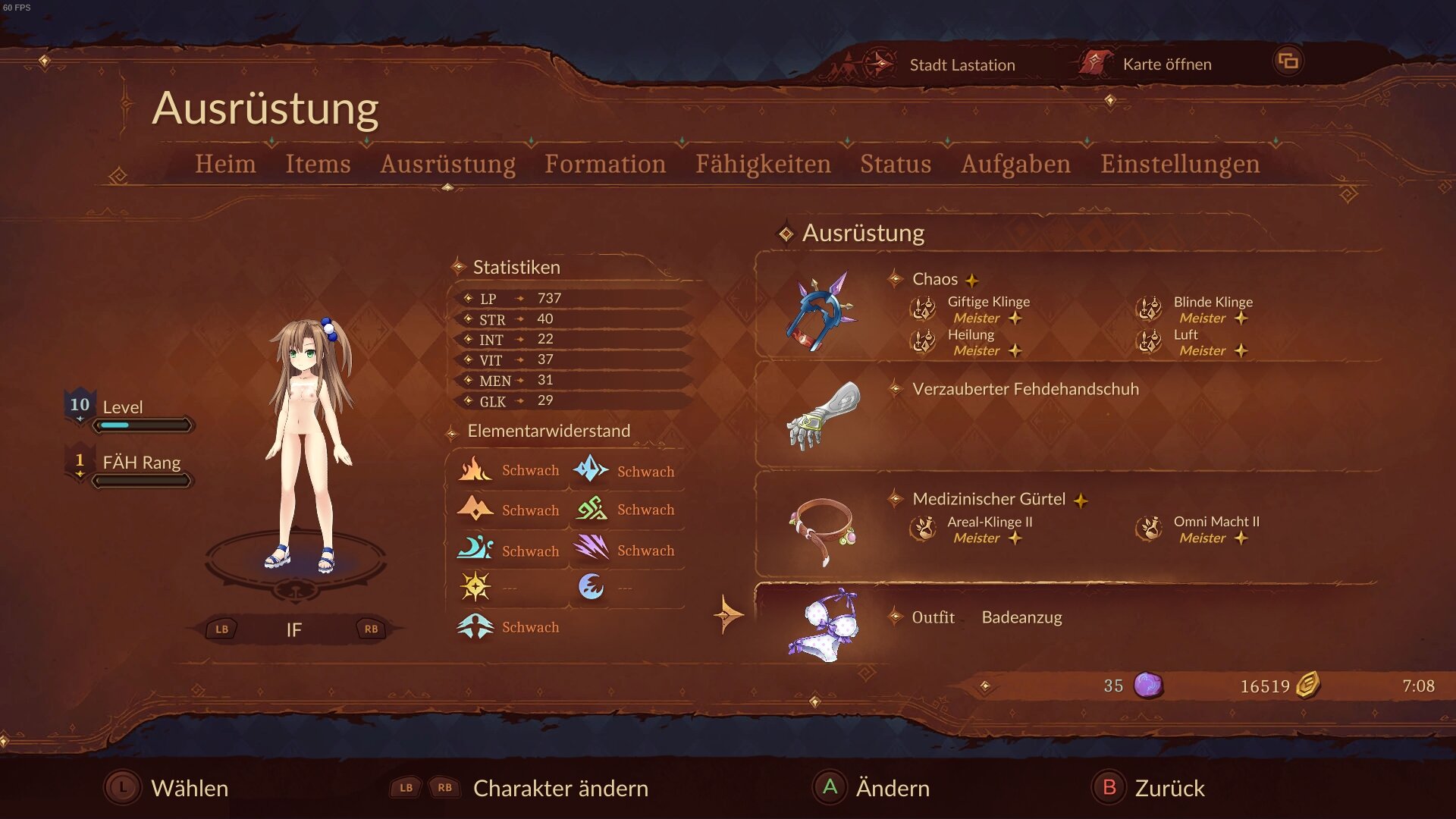Select the Medizinischer Gürtel accessory slot

pyautogui.click(x=989, y=499)
